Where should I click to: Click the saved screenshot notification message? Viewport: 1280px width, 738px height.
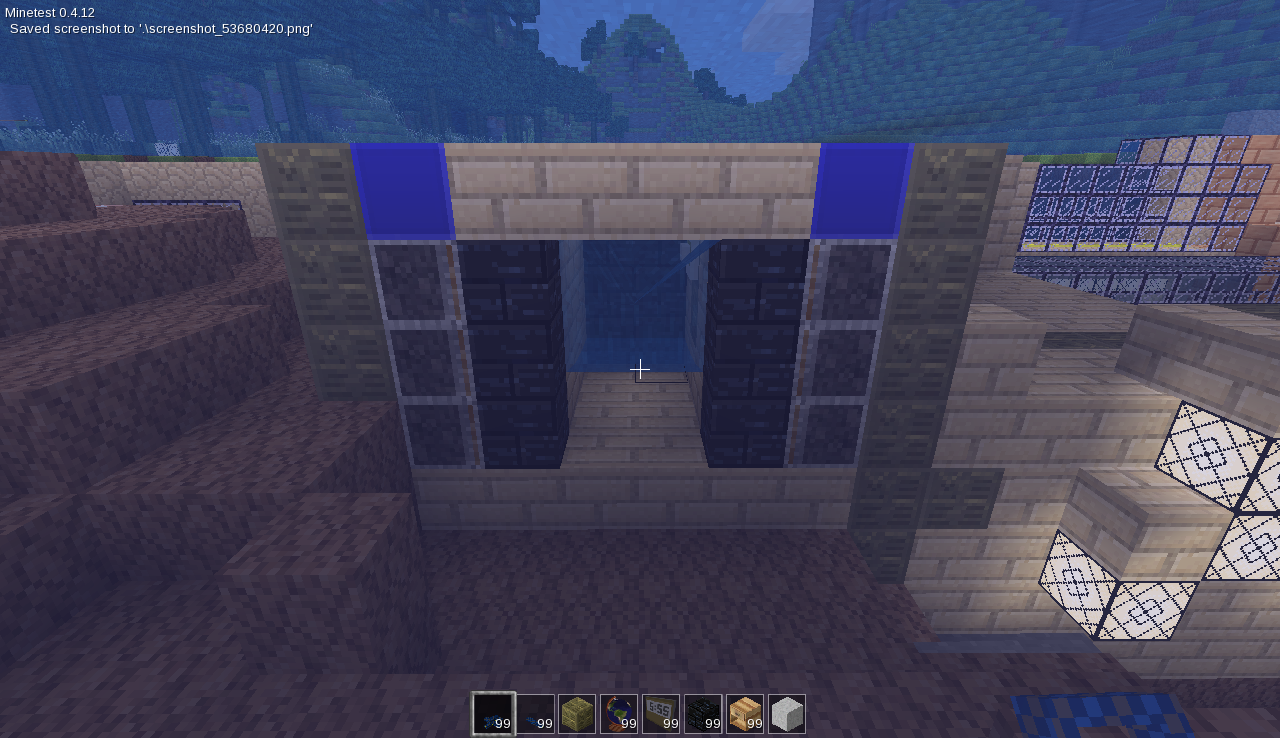coord(160,29)
